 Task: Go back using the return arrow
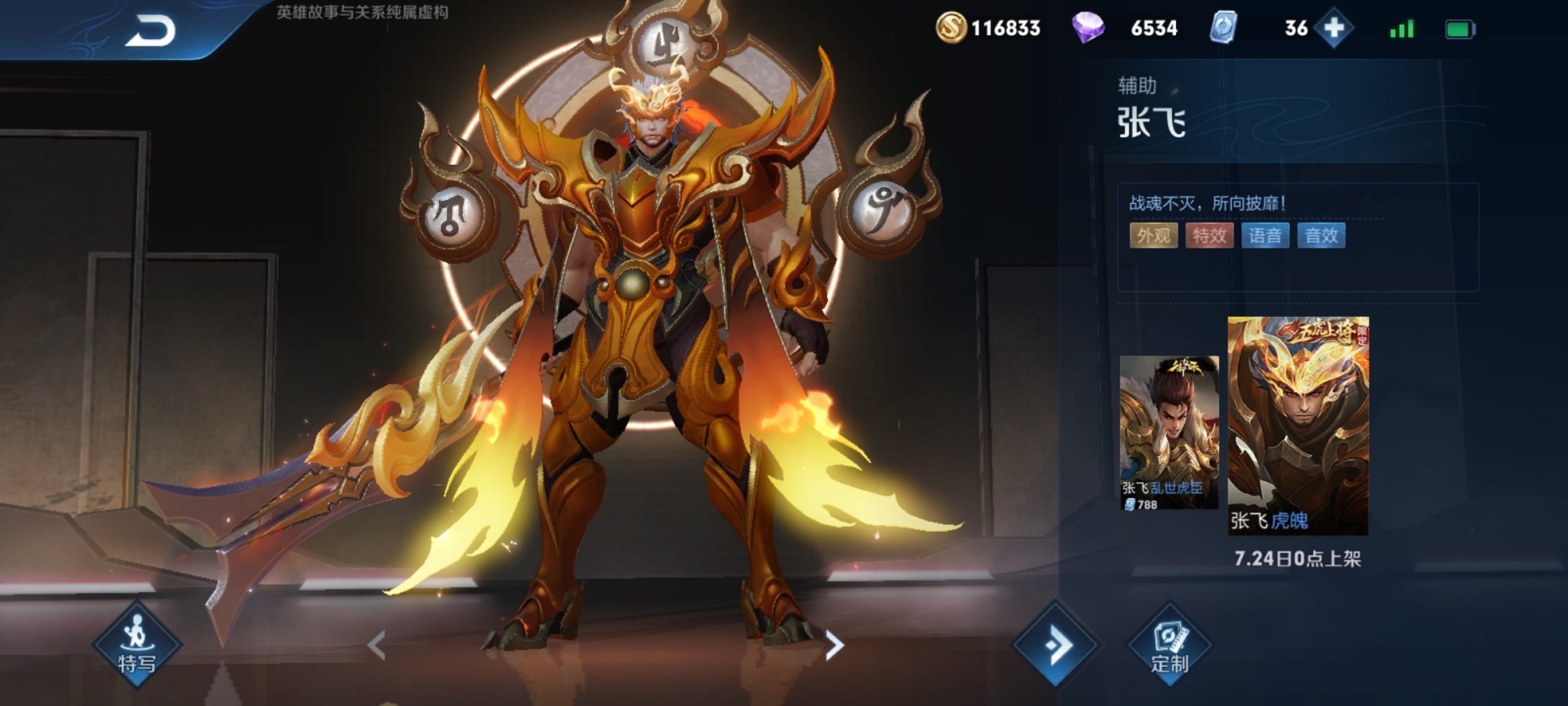[151, 32]
